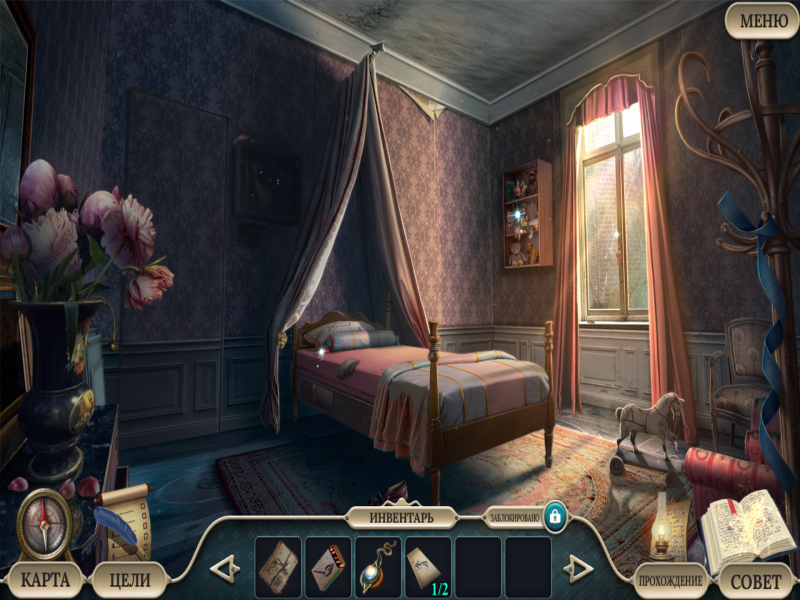Open the ПРОХОЖДЕНИЕ walkthrough guide

click(670, 580)
